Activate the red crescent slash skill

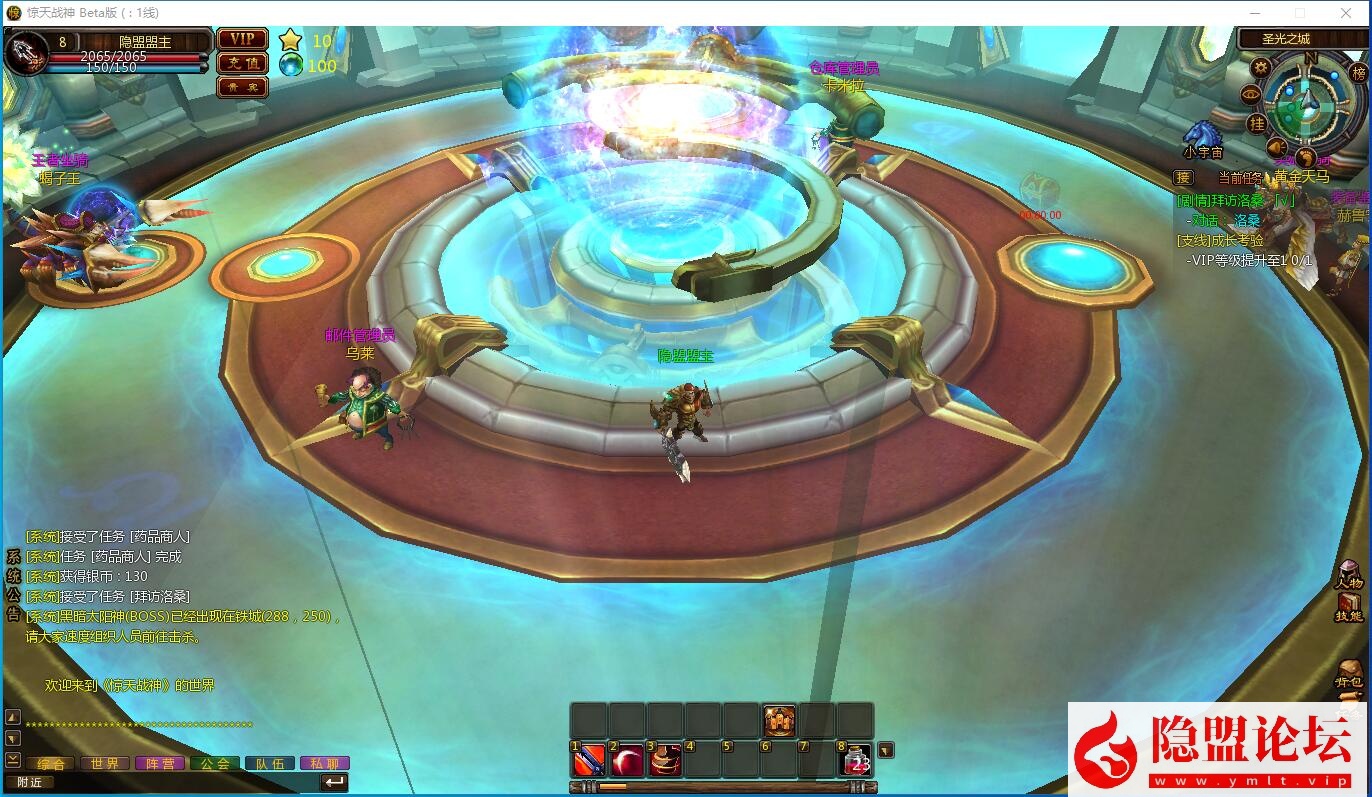[x=627, y=761]
